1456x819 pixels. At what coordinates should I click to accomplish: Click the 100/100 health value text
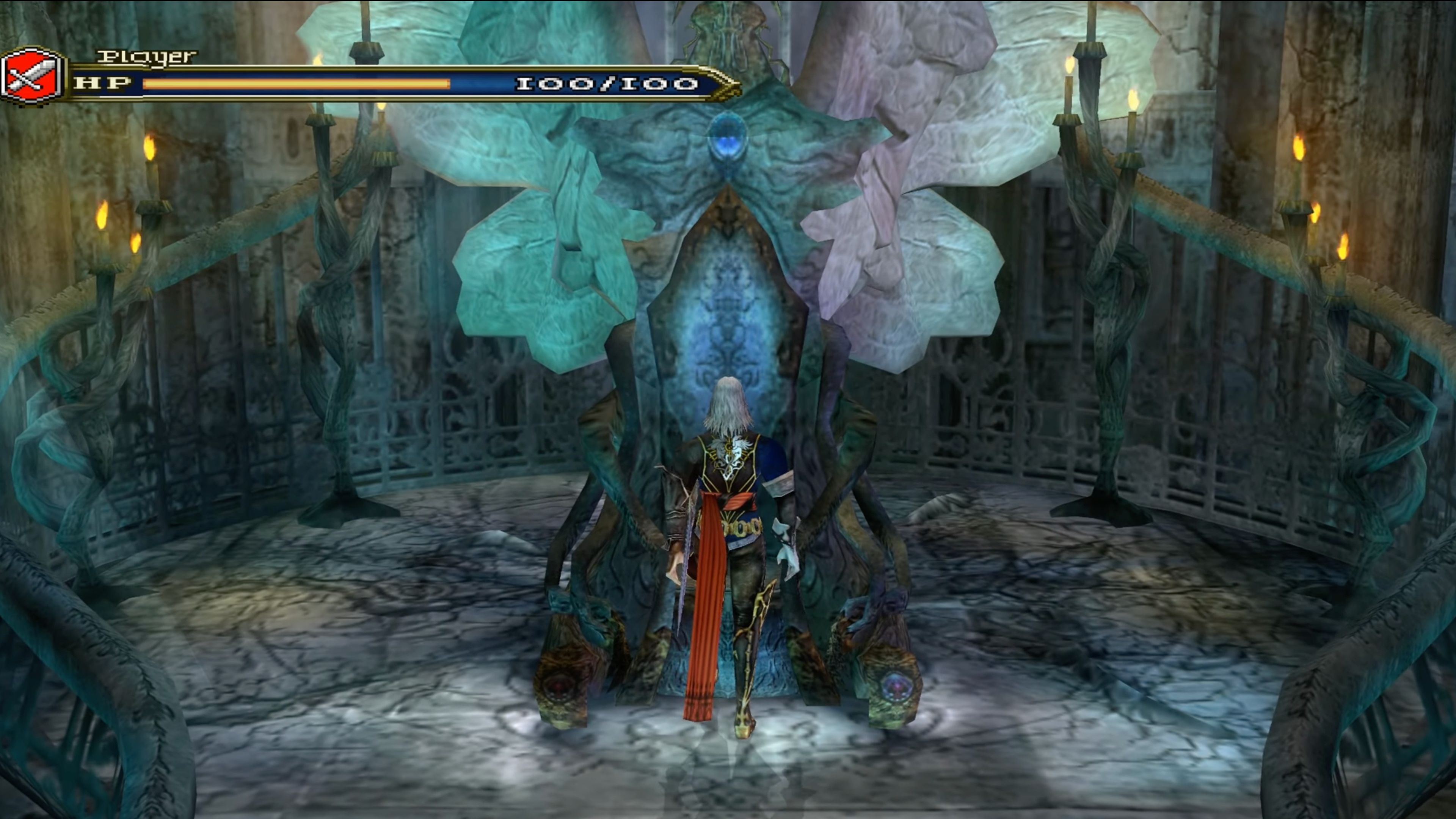coord(607,84)
